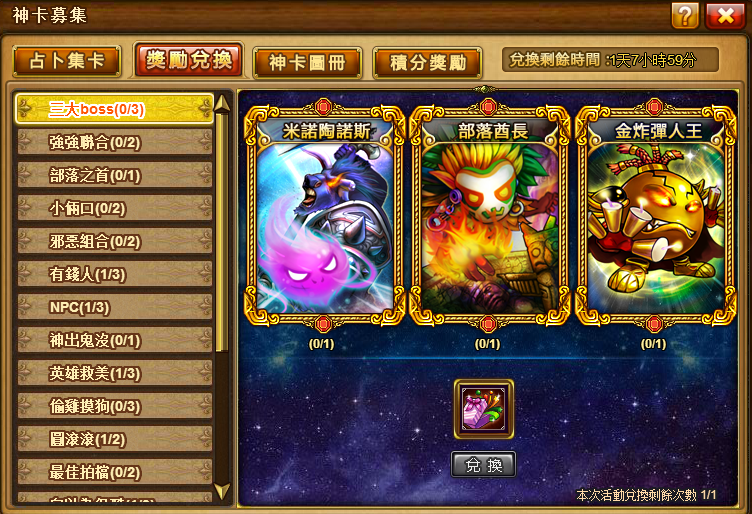Image resolution: width=752 pixels, height=514 pixels.
Task: Choose the 邪惡組合(0/2) list entry
Action: (113, 241)
